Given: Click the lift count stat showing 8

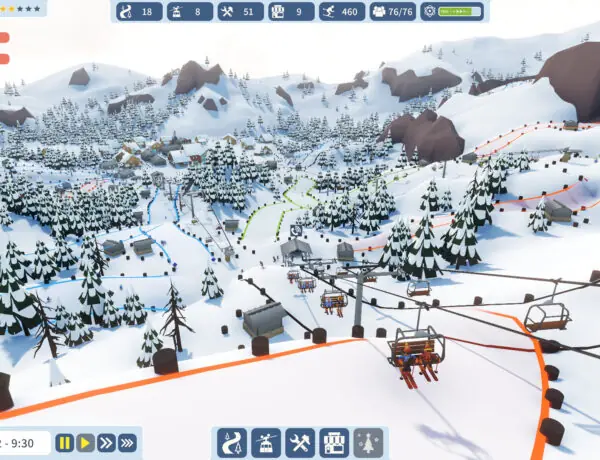Looking at the screenshot, I should [x=189, y=12].
